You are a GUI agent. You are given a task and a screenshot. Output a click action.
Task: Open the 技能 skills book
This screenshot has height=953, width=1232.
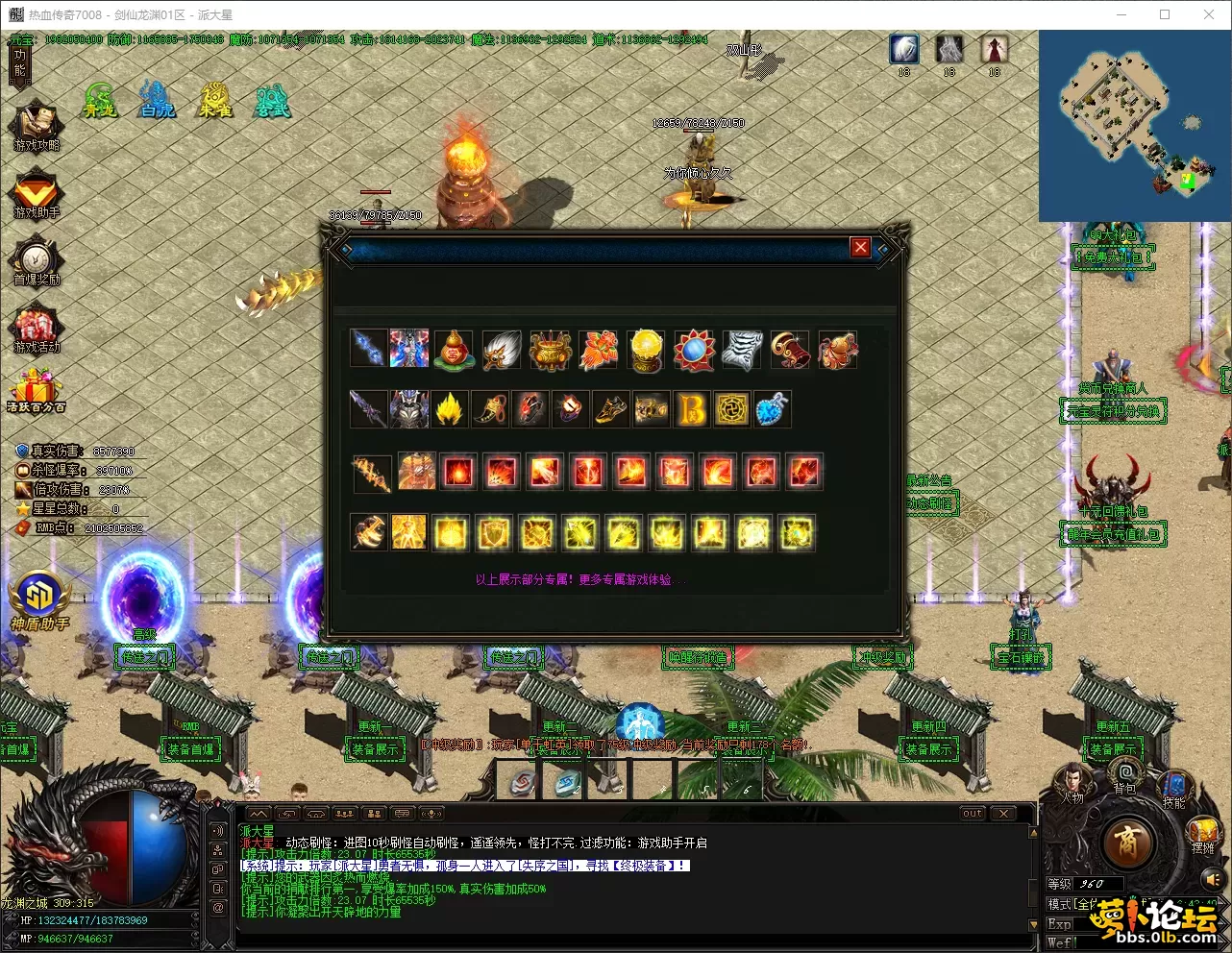coord(1173,788)
